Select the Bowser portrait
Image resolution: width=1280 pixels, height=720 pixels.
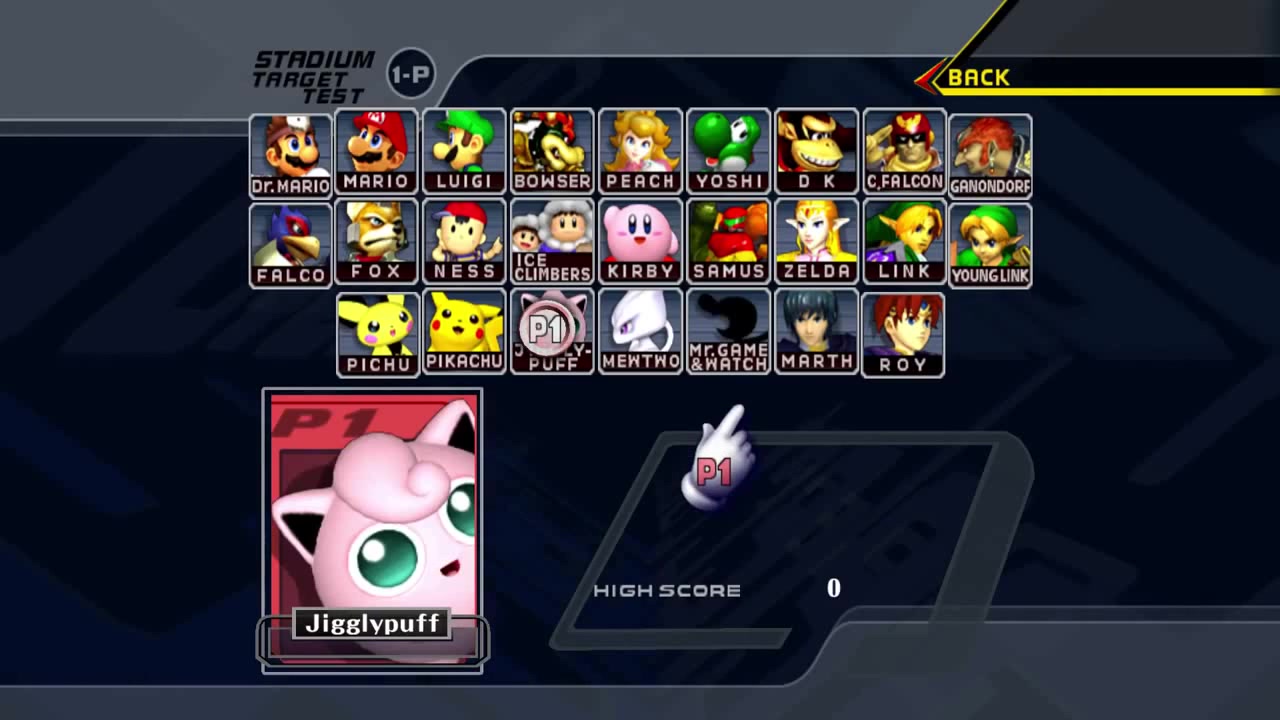552,151
